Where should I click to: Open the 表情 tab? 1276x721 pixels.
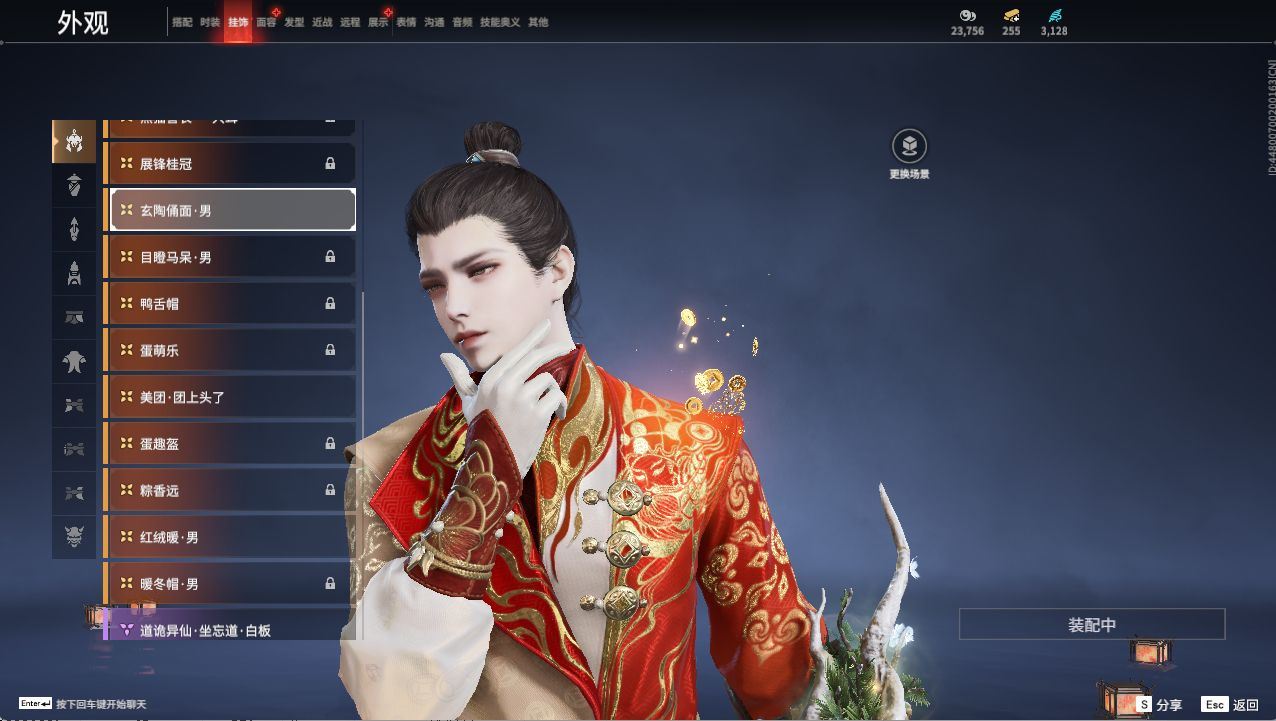[406, 22]
